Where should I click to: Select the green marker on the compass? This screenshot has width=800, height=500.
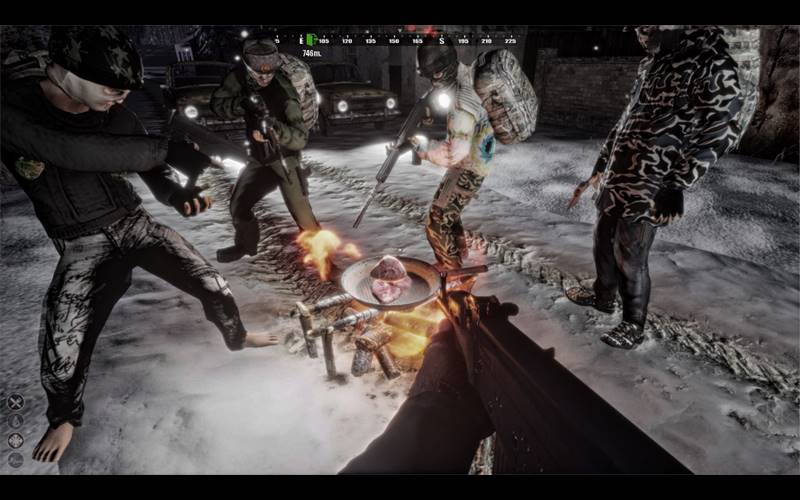311,40
